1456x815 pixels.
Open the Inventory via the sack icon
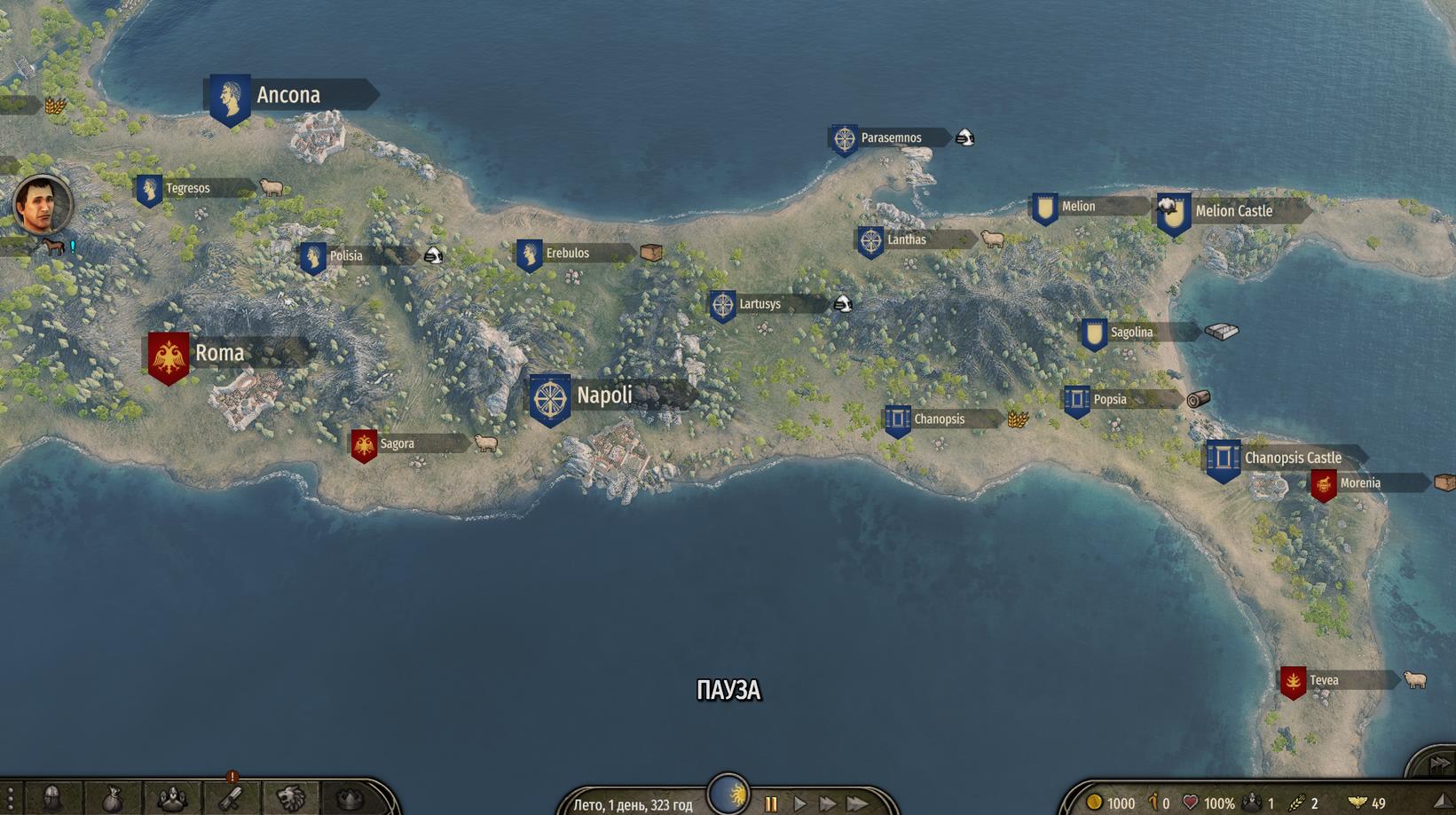[x=112, y=798]
